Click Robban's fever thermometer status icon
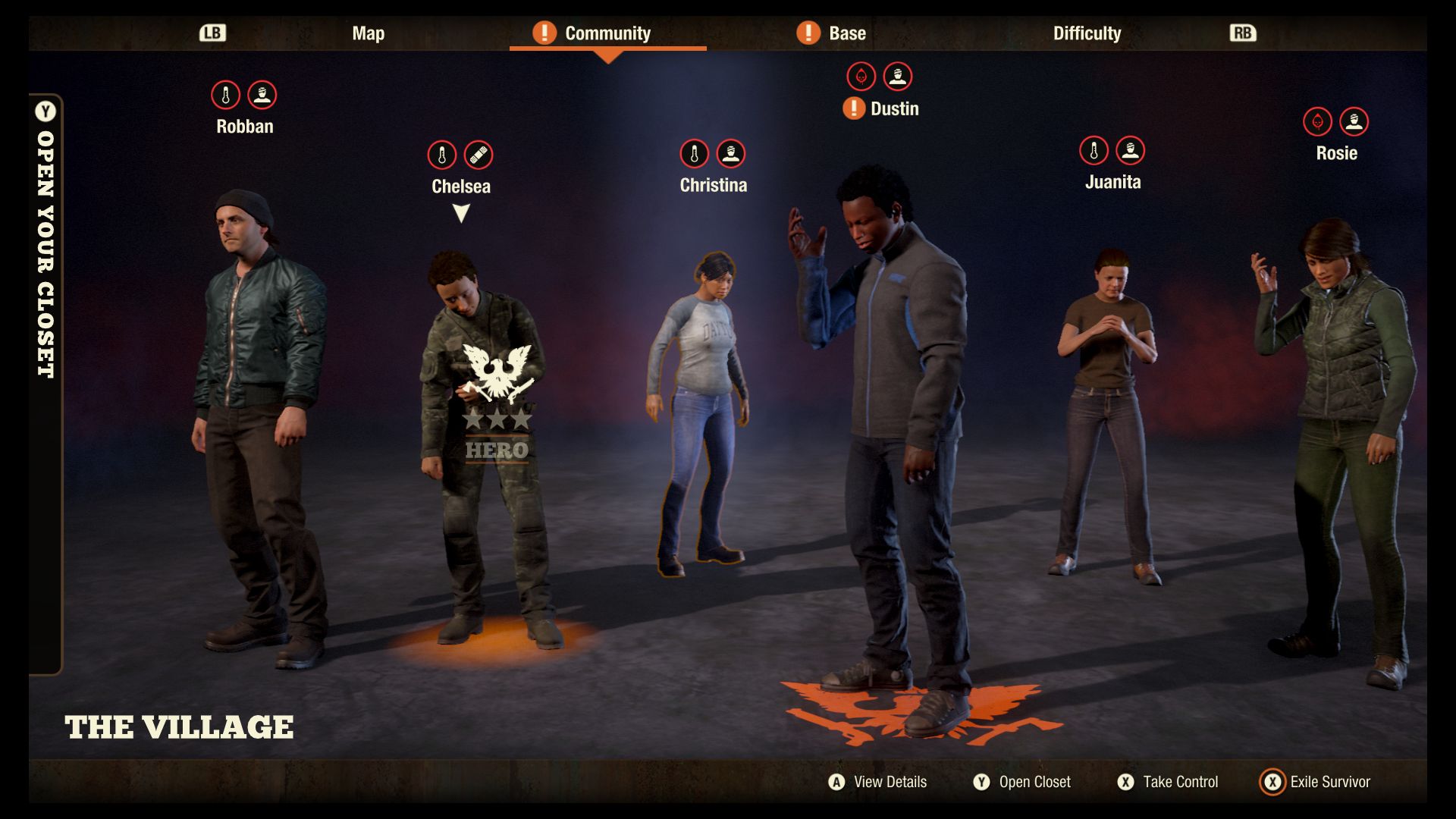This screenshot has height=819, width=1456. pyautogui.click(x=226, y=95)
